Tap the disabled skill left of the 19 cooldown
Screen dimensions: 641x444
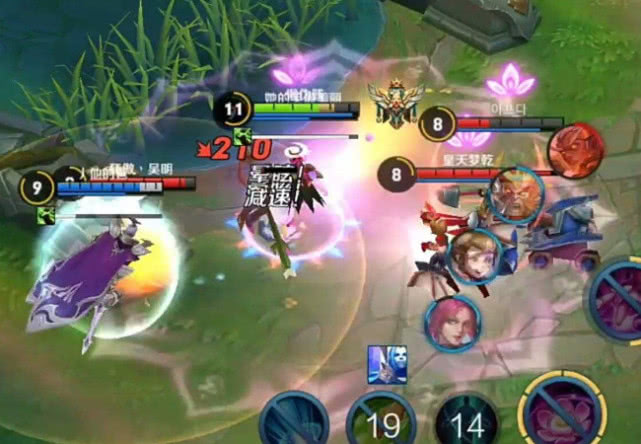point(295,420)
